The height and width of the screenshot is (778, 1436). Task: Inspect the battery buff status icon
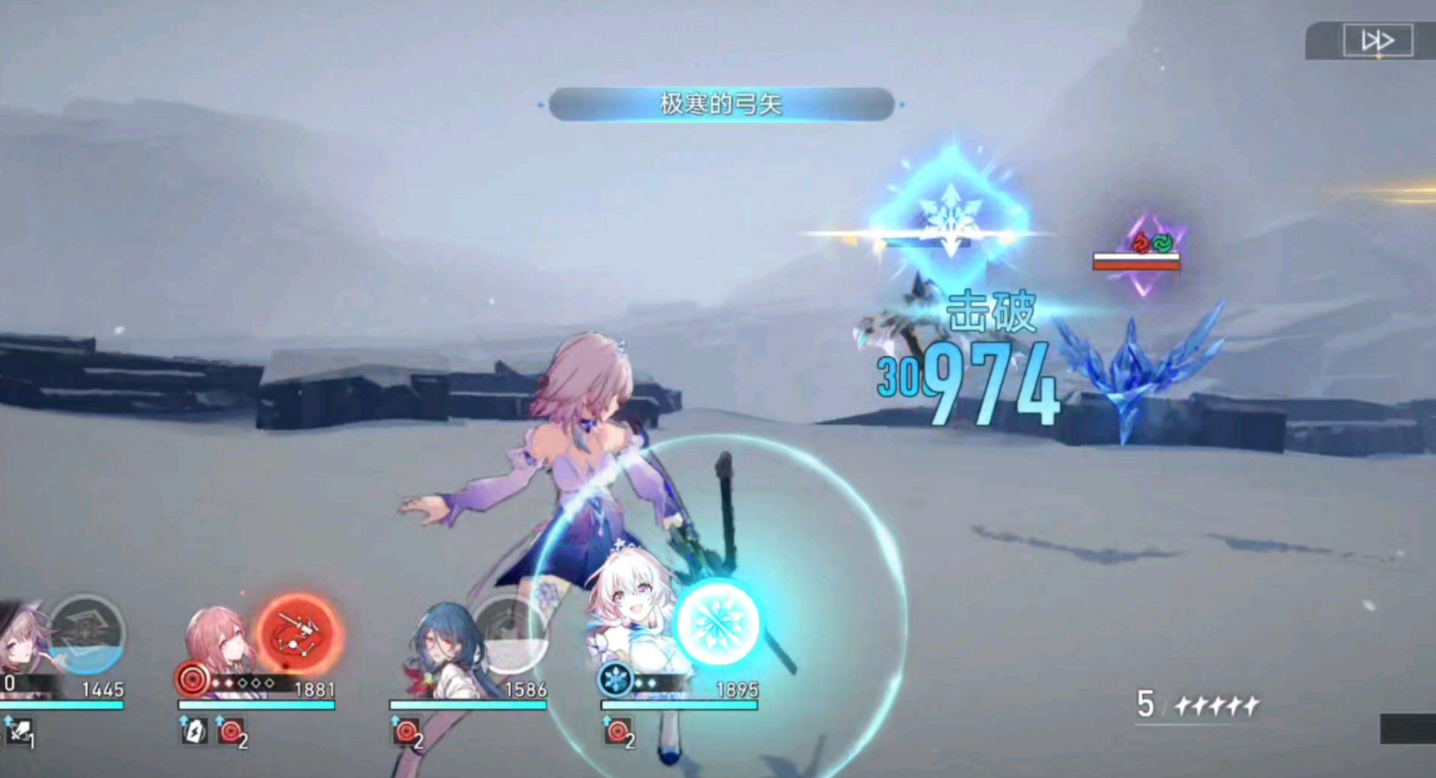click(x=194, y=732)
